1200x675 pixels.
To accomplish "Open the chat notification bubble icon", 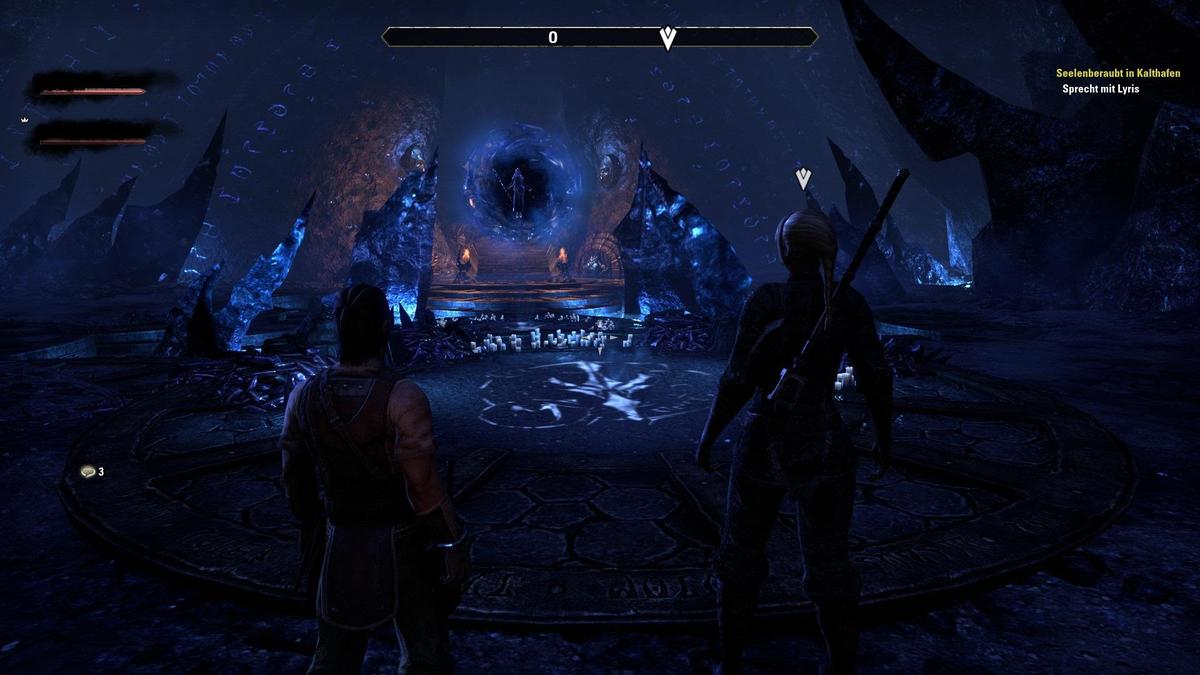I will [x=88, y=471].
